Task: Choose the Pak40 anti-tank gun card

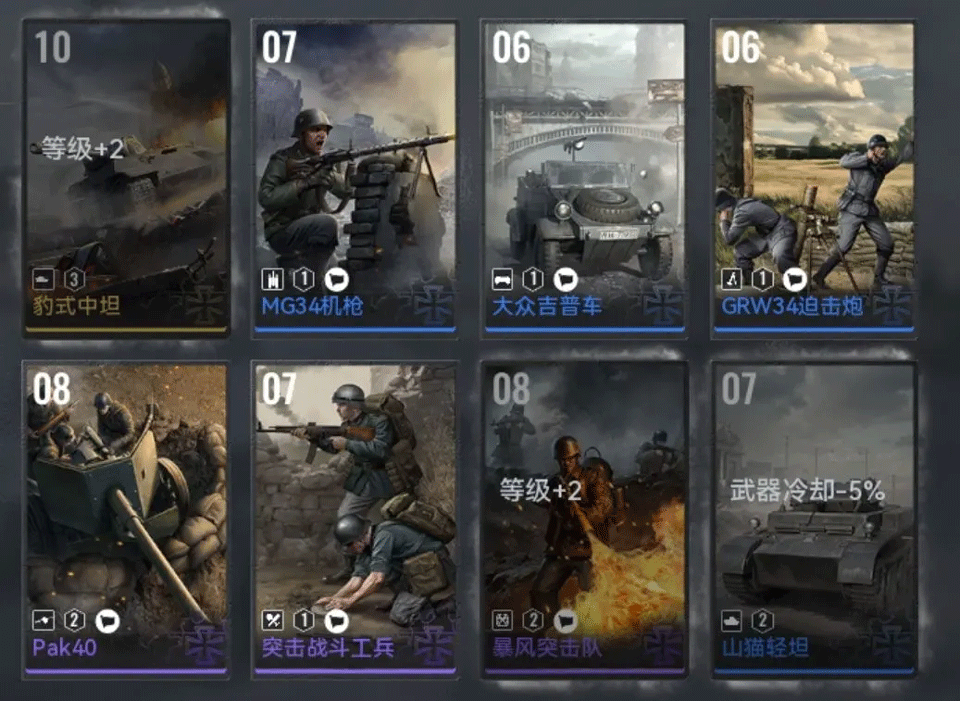Action: click(x=127, y=518)
